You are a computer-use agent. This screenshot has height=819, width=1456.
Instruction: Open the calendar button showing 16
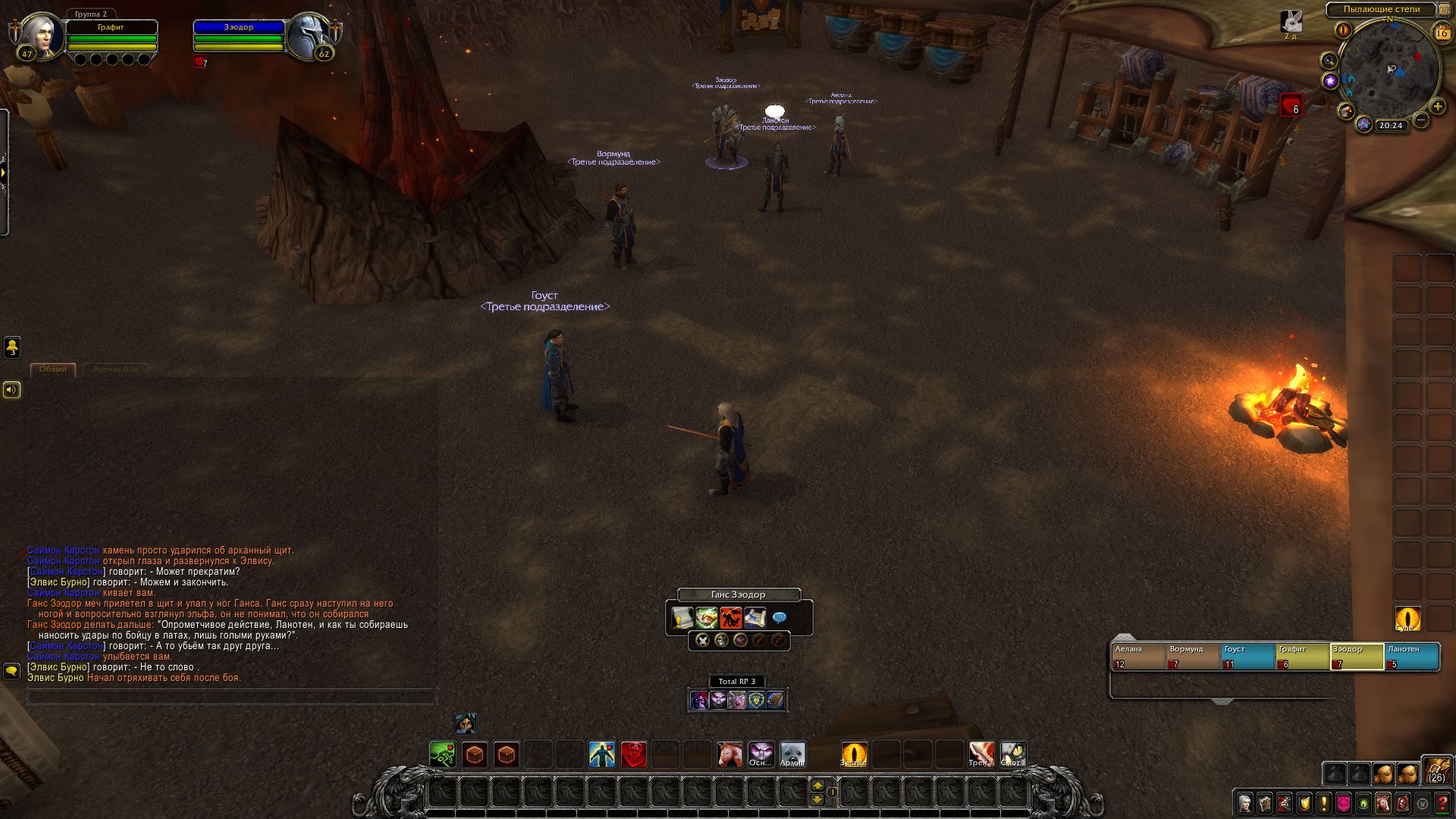click(x=1442, y=33)
